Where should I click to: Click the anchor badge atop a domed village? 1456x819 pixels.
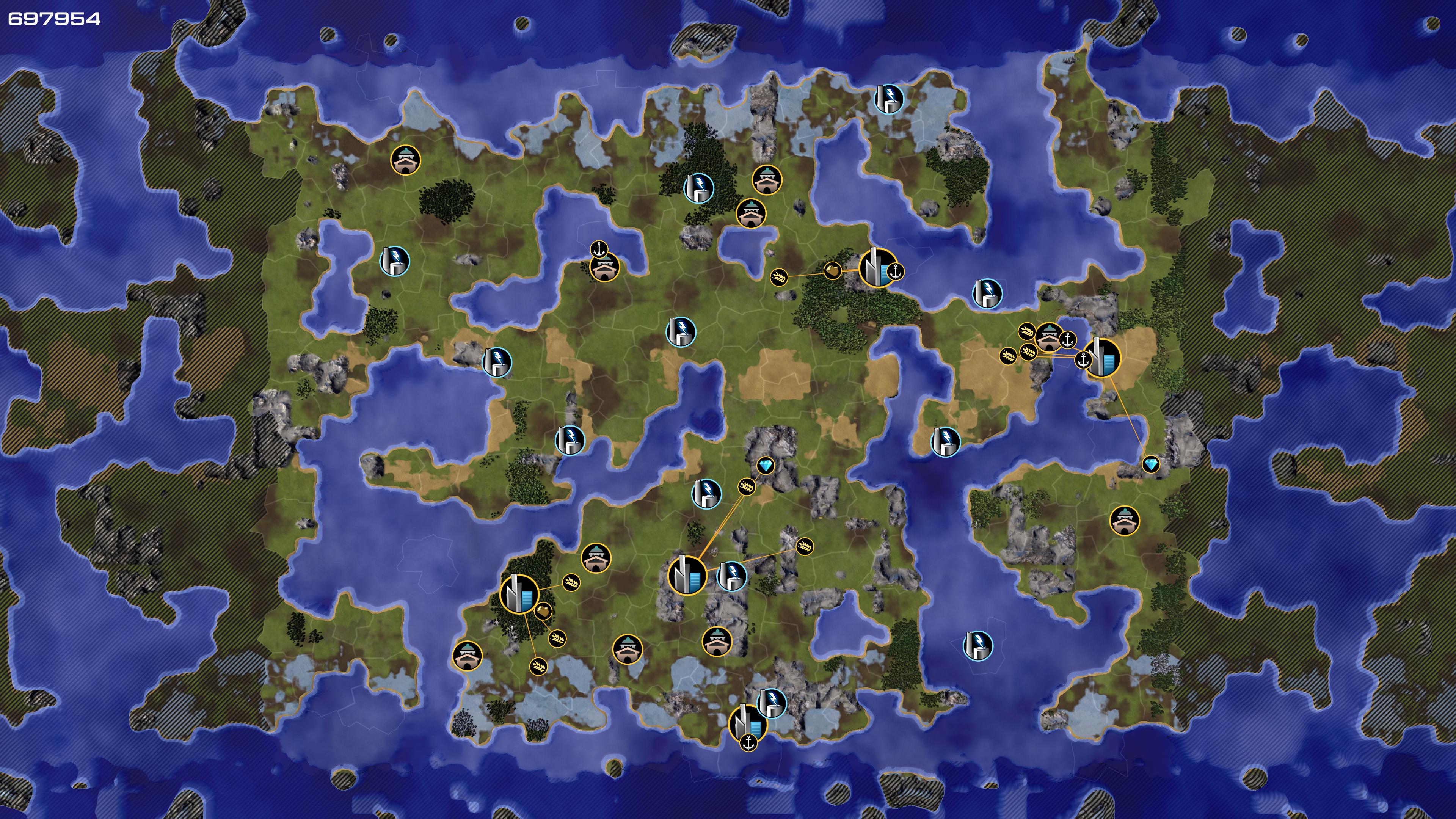pos(599,249)
